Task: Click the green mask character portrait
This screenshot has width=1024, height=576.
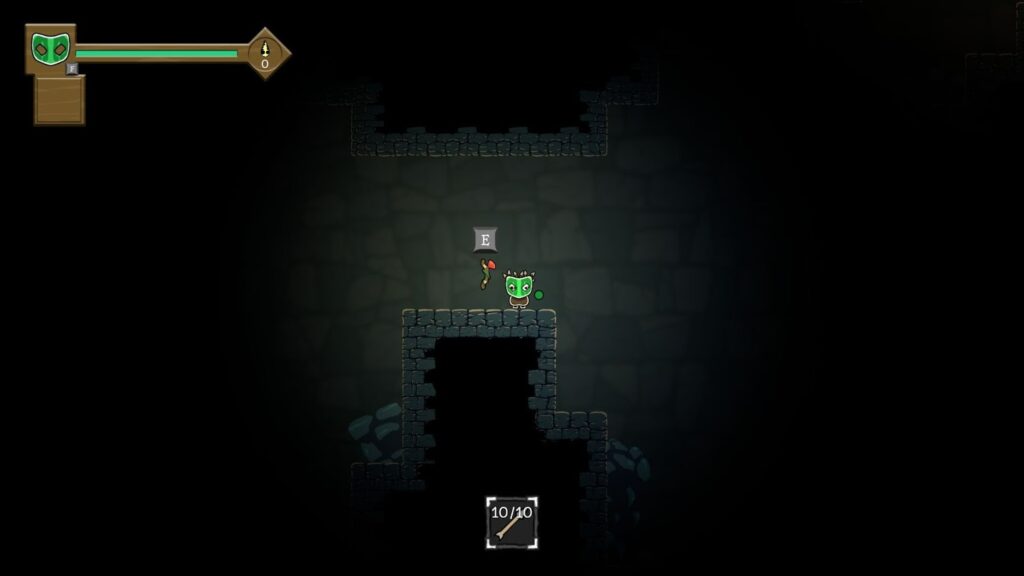Action: (x=49, y=48)
